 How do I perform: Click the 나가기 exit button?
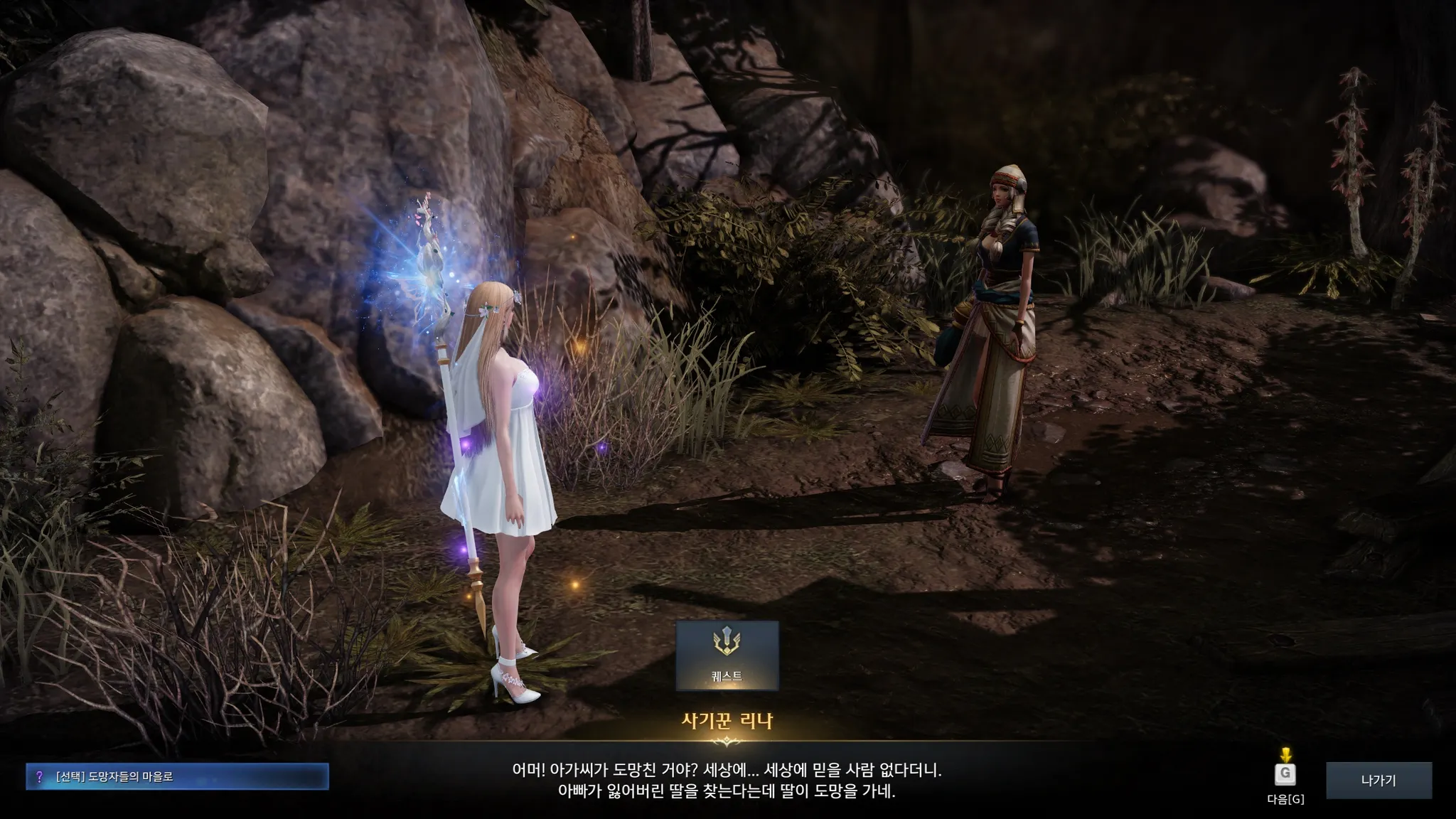tap(1379, 780)
